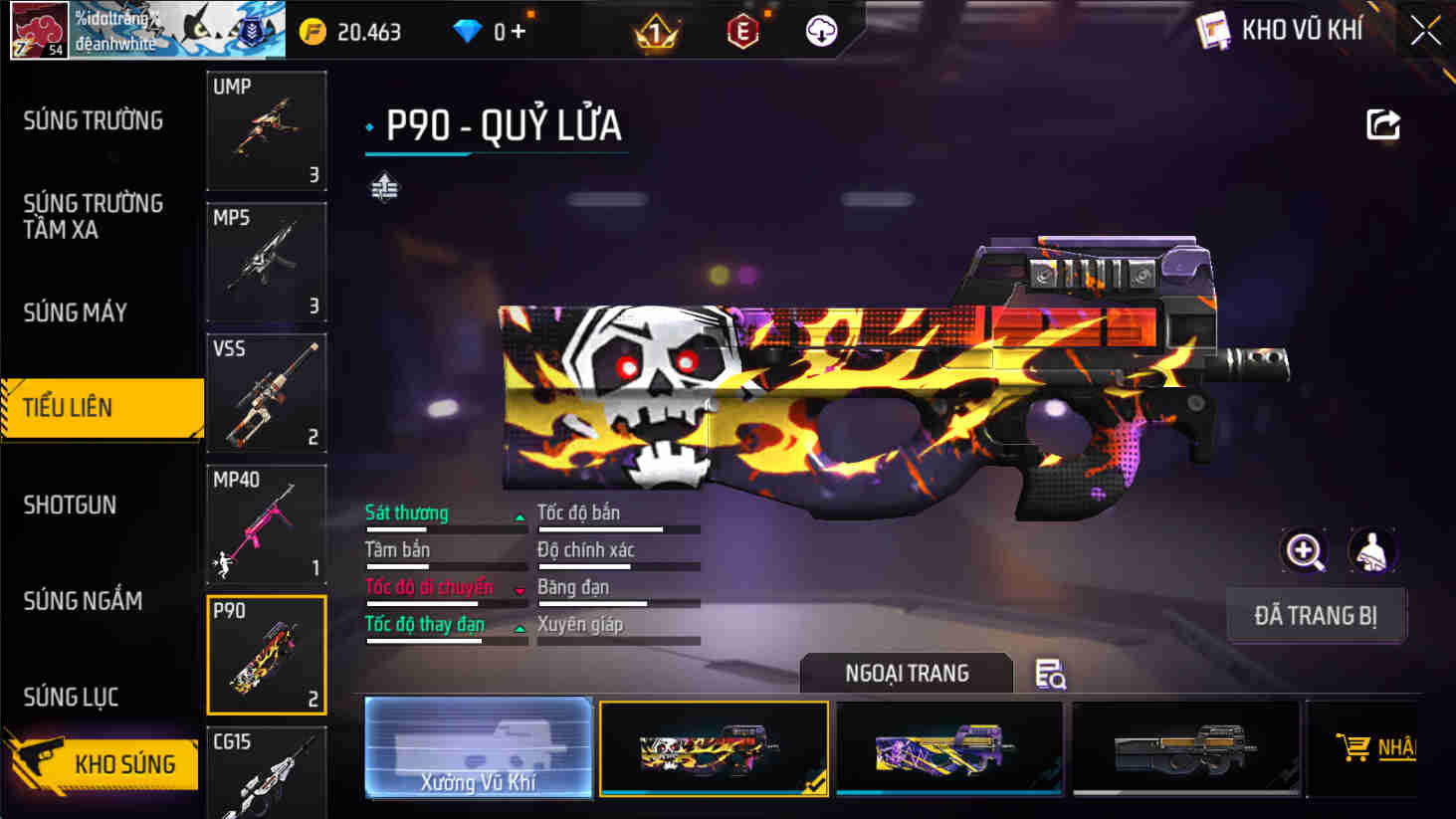Click the red down arrow beside Tốc độ di chuyển
The width and height of the screenshot is (1456, 819).
(519, 590)
